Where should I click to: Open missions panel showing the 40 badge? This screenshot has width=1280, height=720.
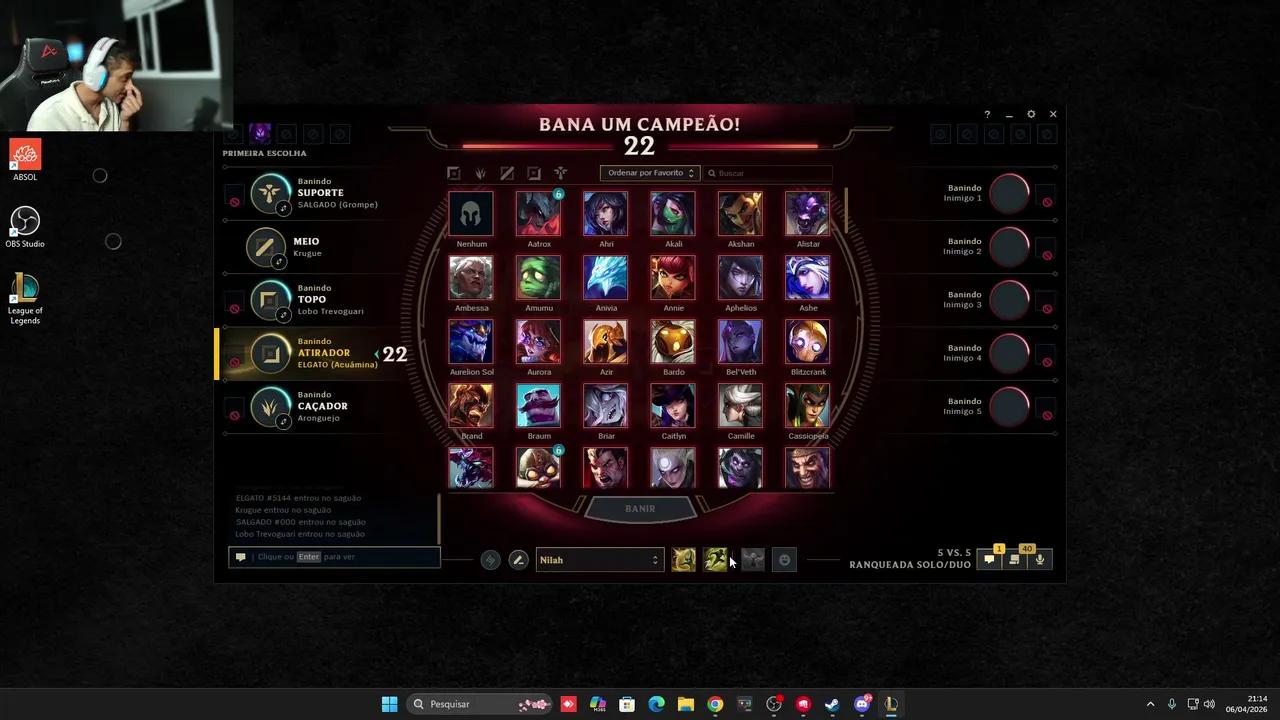(1013, 559)
